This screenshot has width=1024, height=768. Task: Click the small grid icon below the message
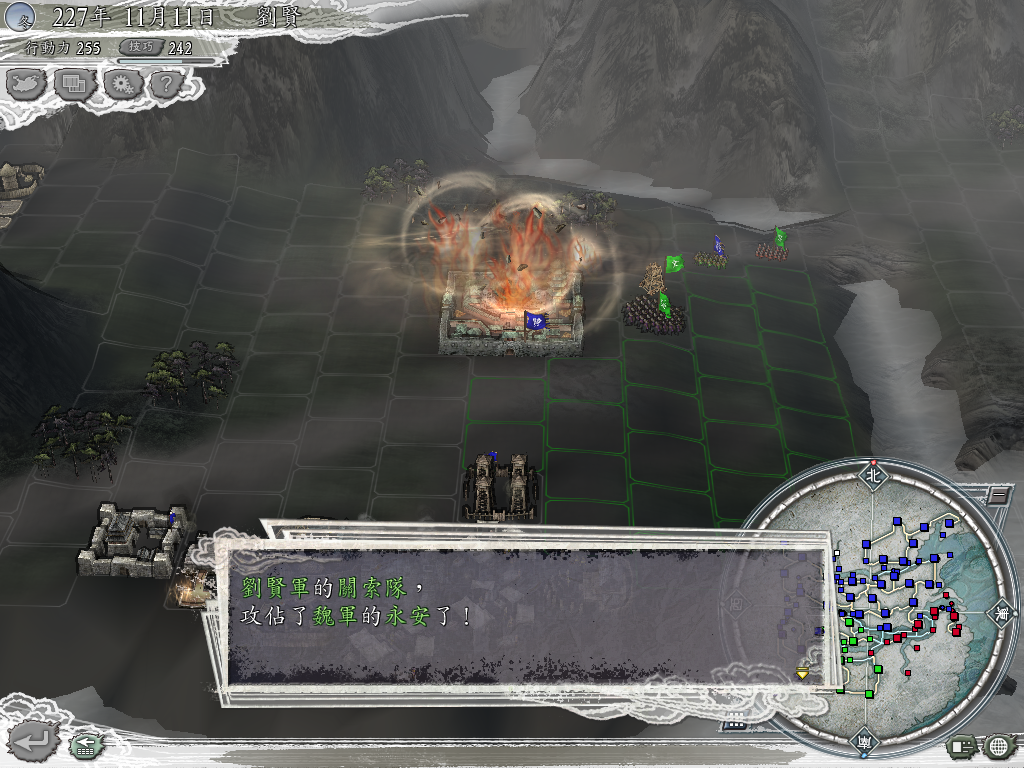tap(734, 724)
